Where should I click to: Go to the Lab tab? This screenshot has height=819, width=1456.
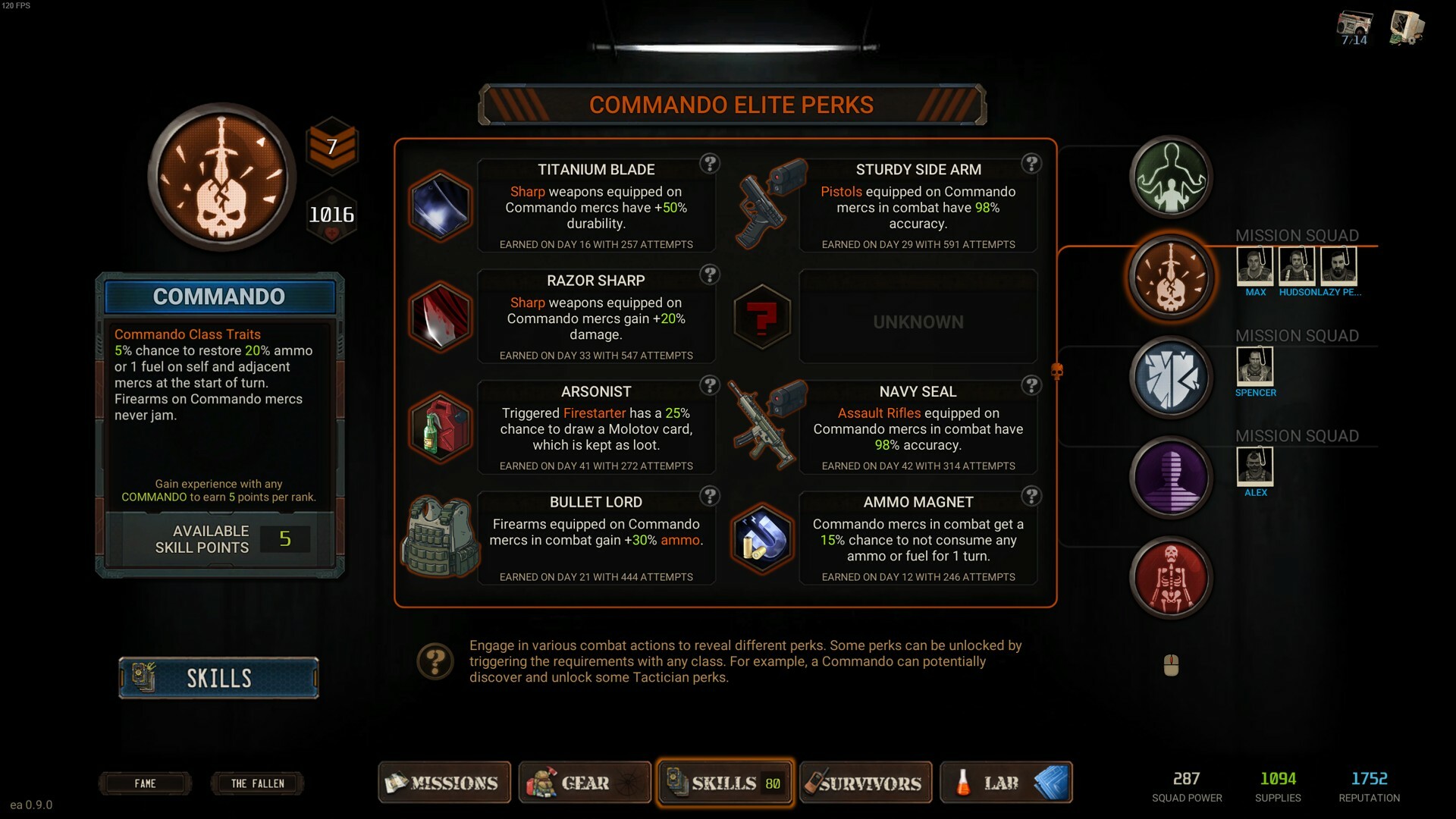(x=1006, y=783)
